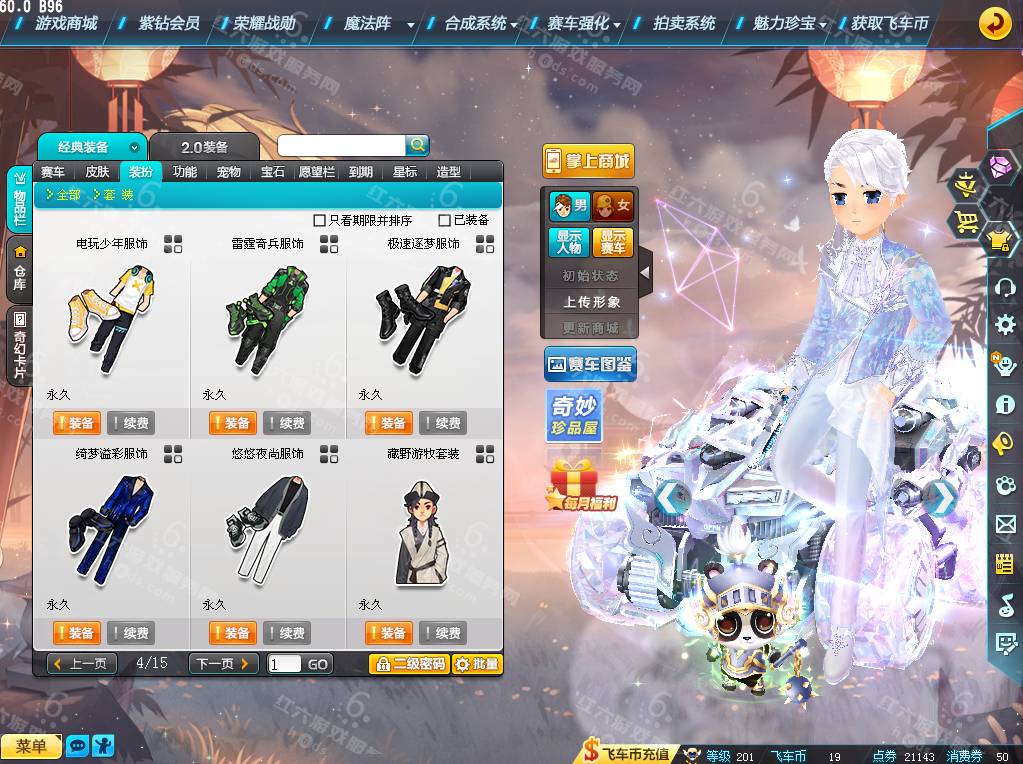1023x764 pixels.
Task: Toggle the 已装备 checkbox
Action: click(445, 220)
